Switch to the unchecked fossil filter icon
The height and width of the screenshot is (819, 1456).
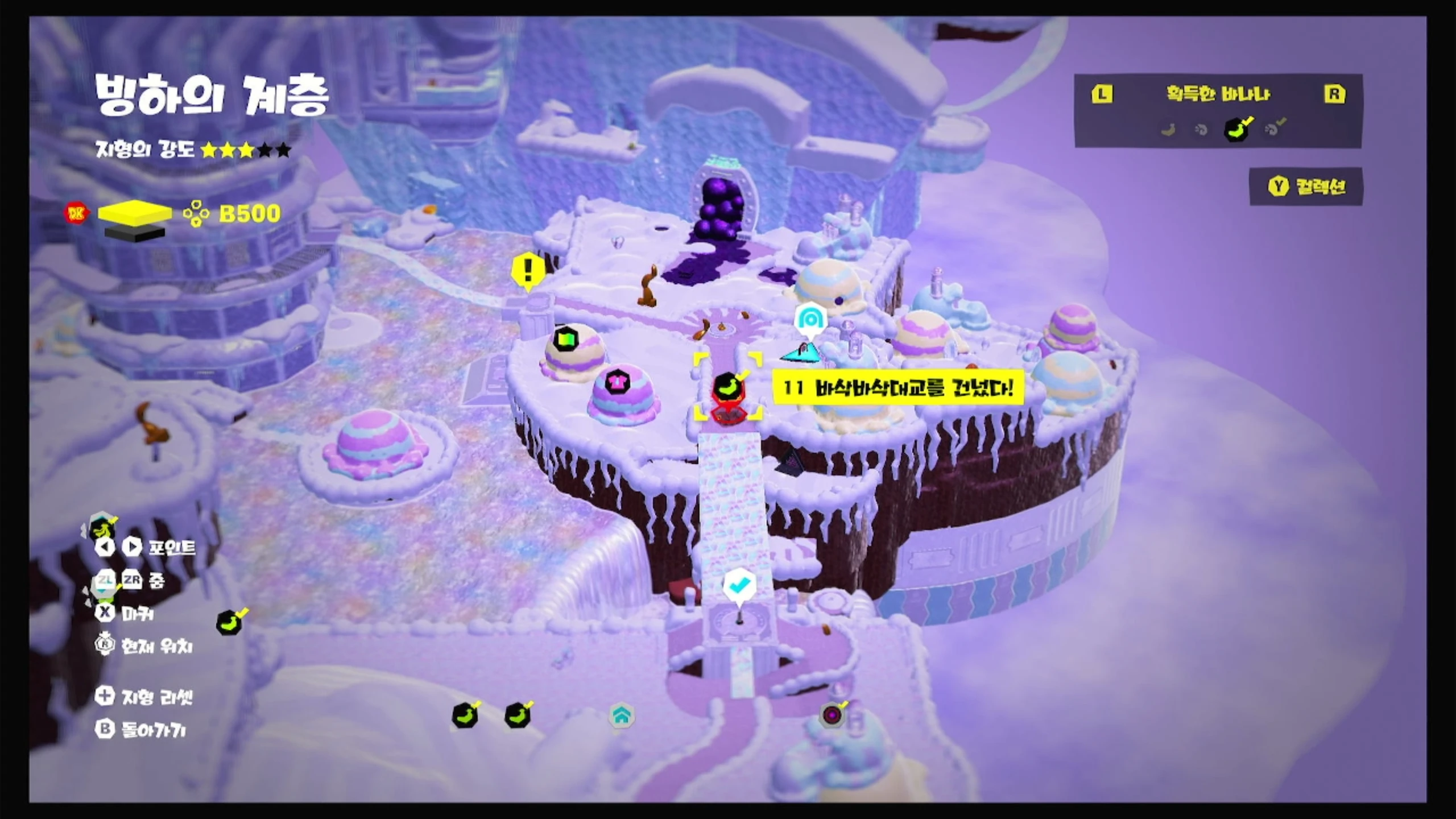click(x=1201, y=130)
